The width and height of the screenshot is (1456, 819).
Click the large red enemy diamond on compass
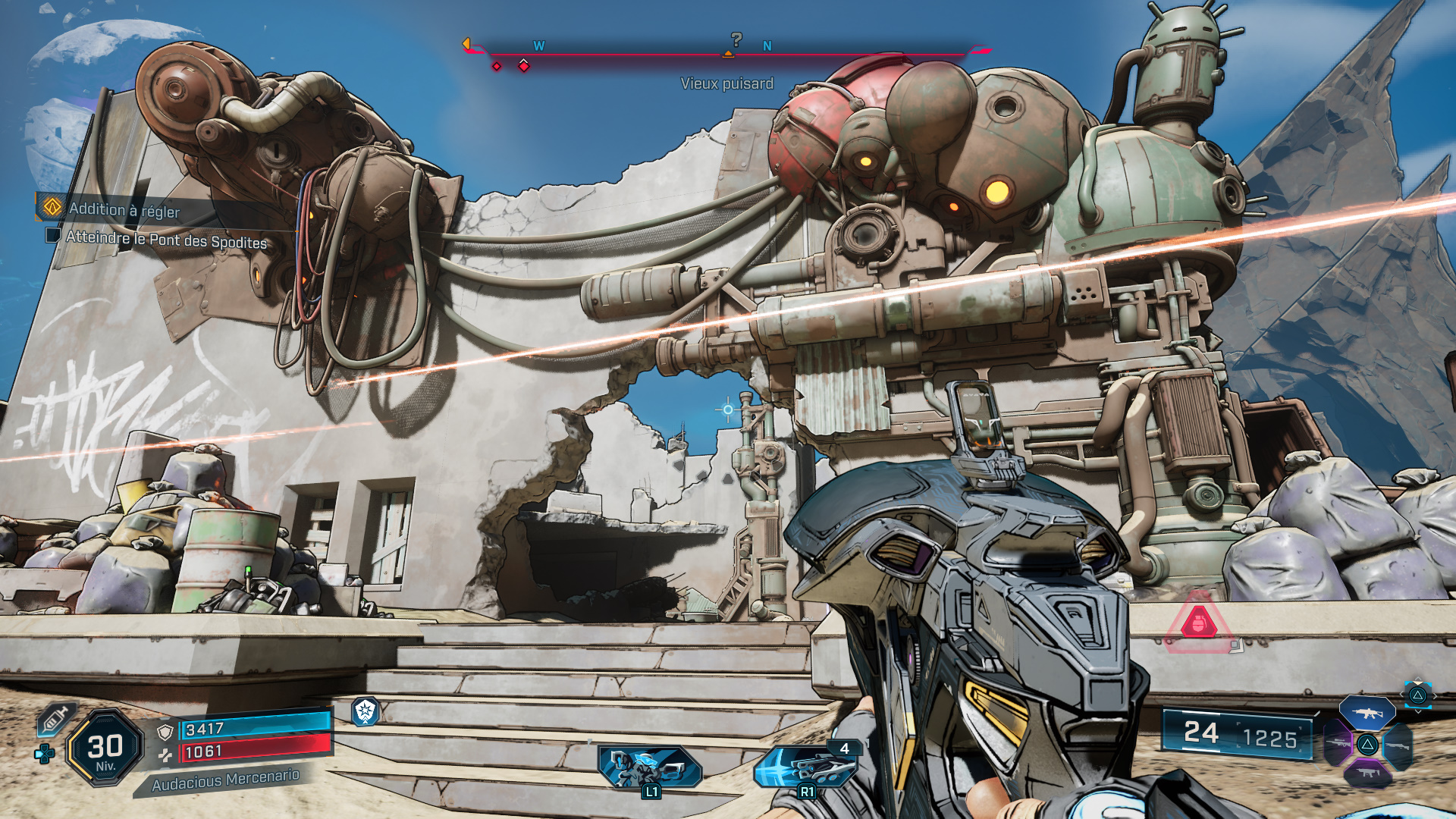point(524,67)
